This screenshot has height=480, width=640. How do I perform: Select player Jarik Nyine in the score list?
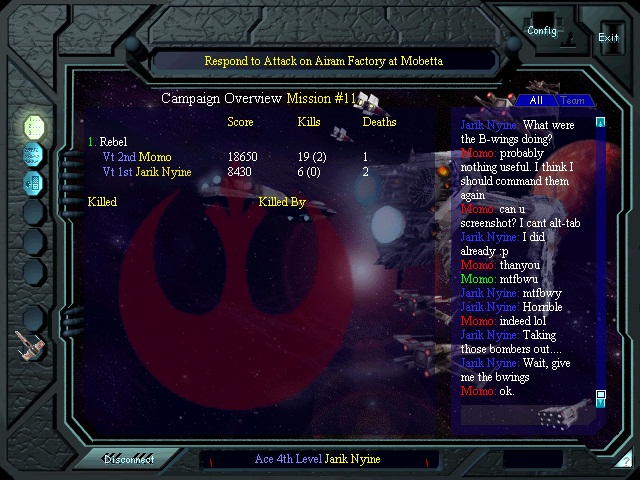164,172
